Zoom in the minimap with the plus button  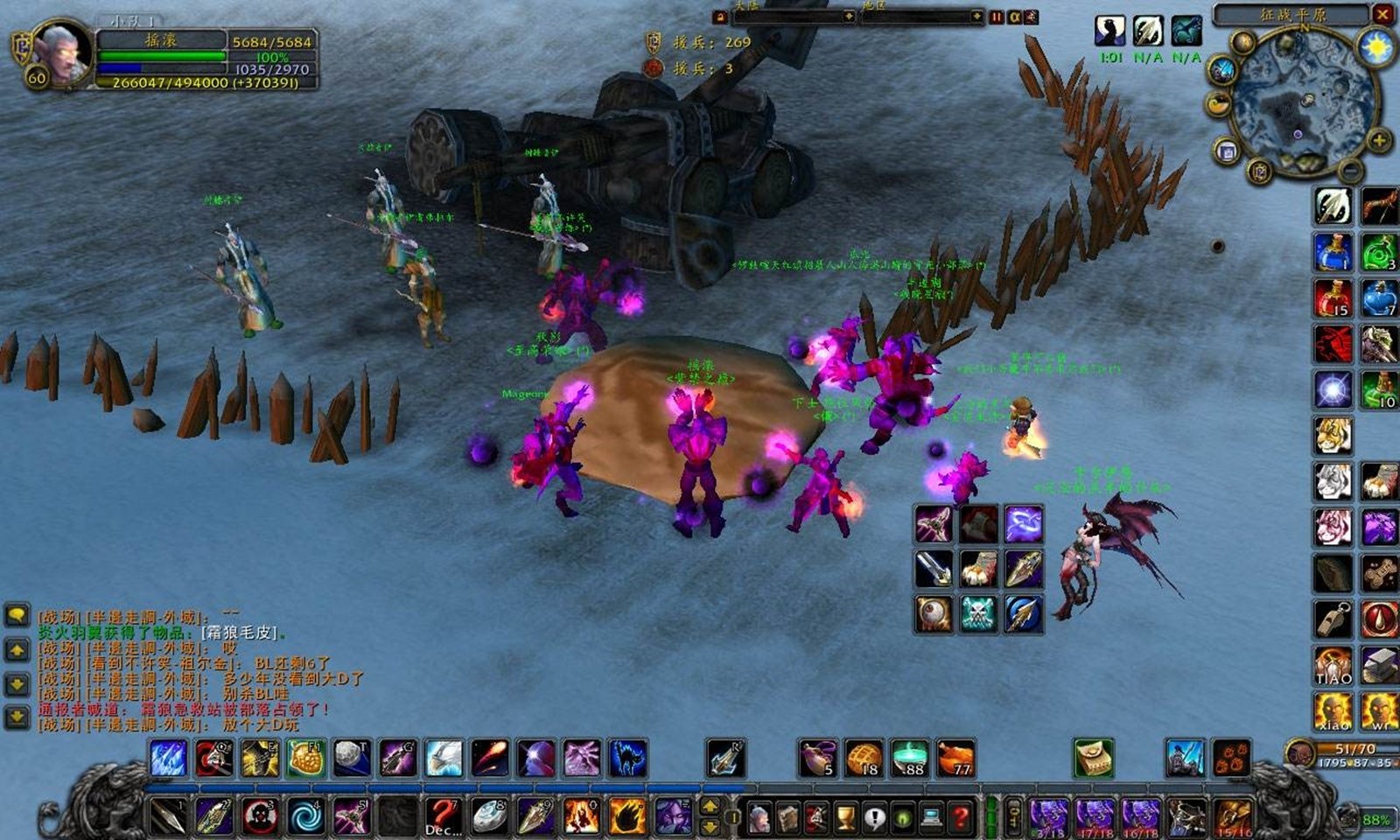click(x=1379, y=141)
